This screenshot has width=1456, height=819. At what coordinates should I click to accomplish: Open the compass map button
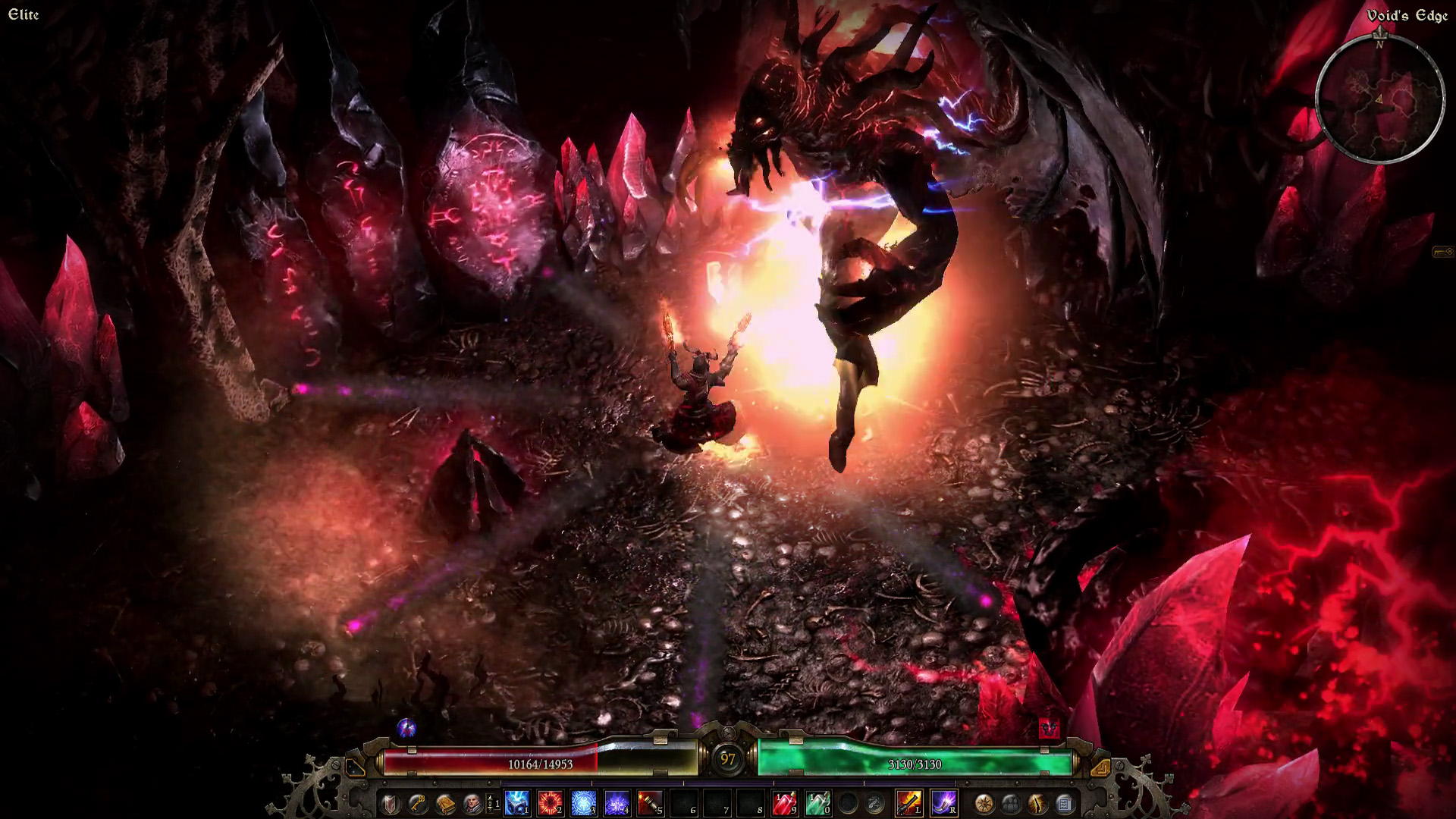[984, 803]
